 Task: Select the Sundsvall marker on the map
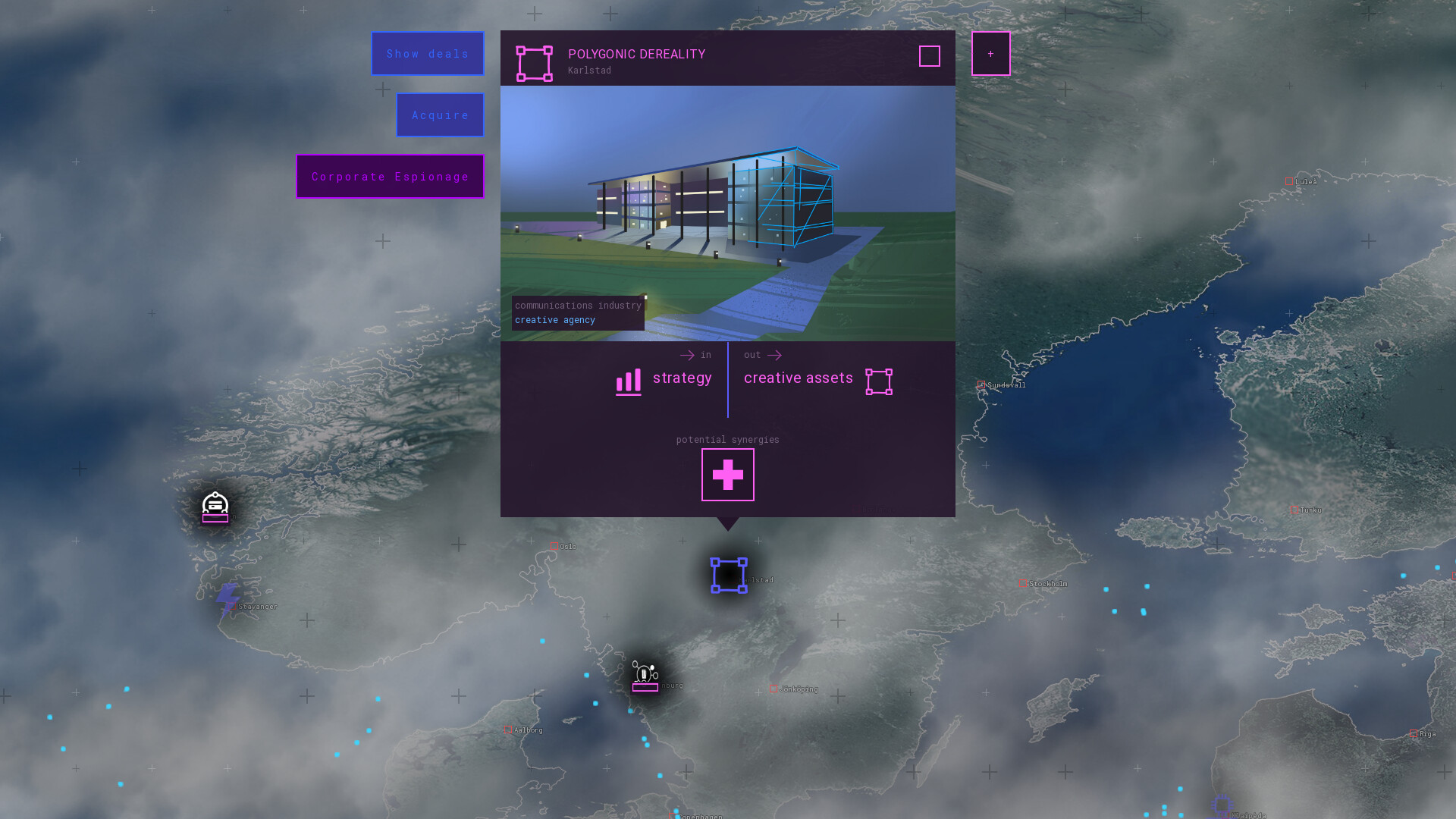tap(982, 384)
